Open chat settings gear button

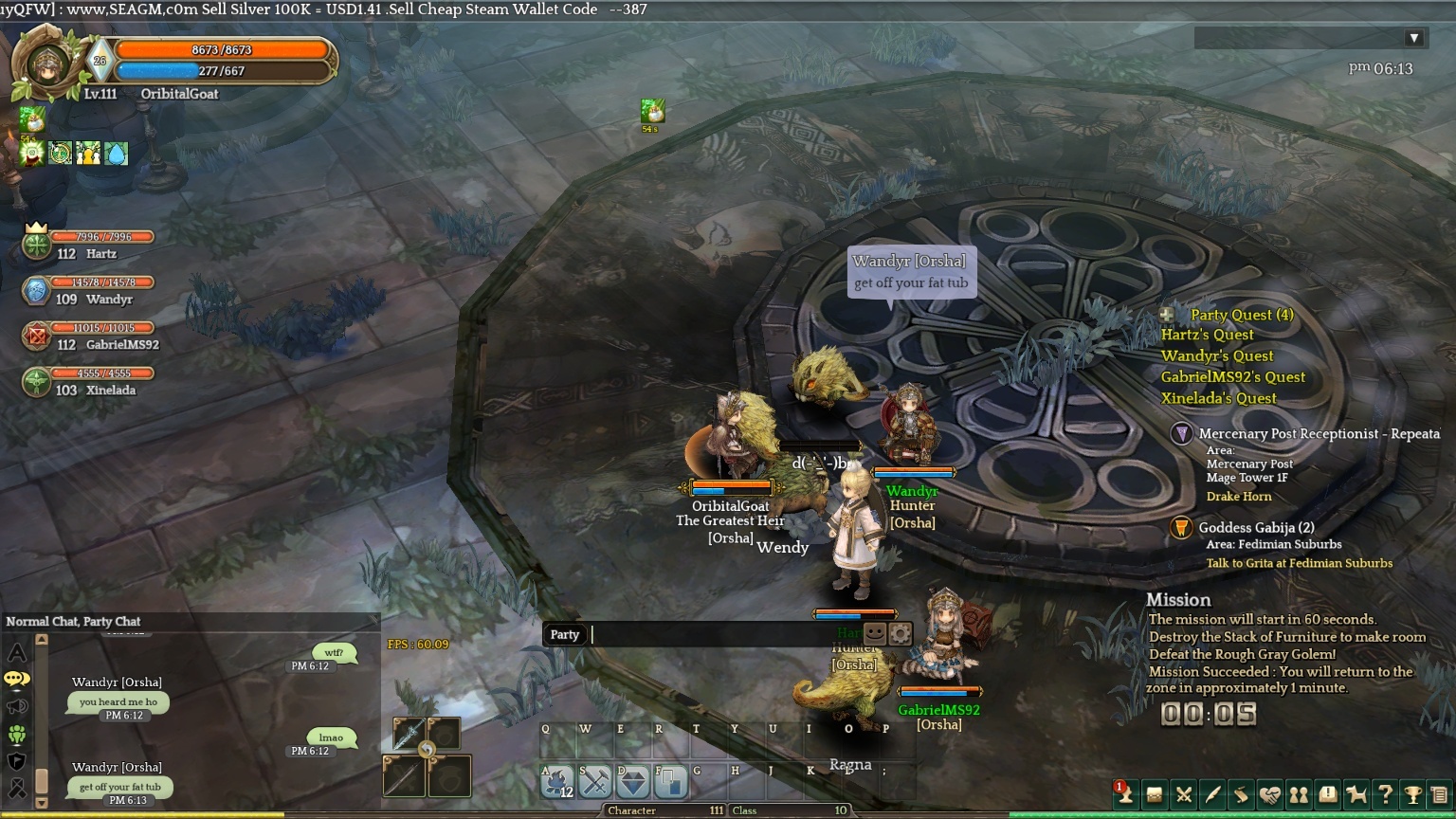[x=900, y=634]
